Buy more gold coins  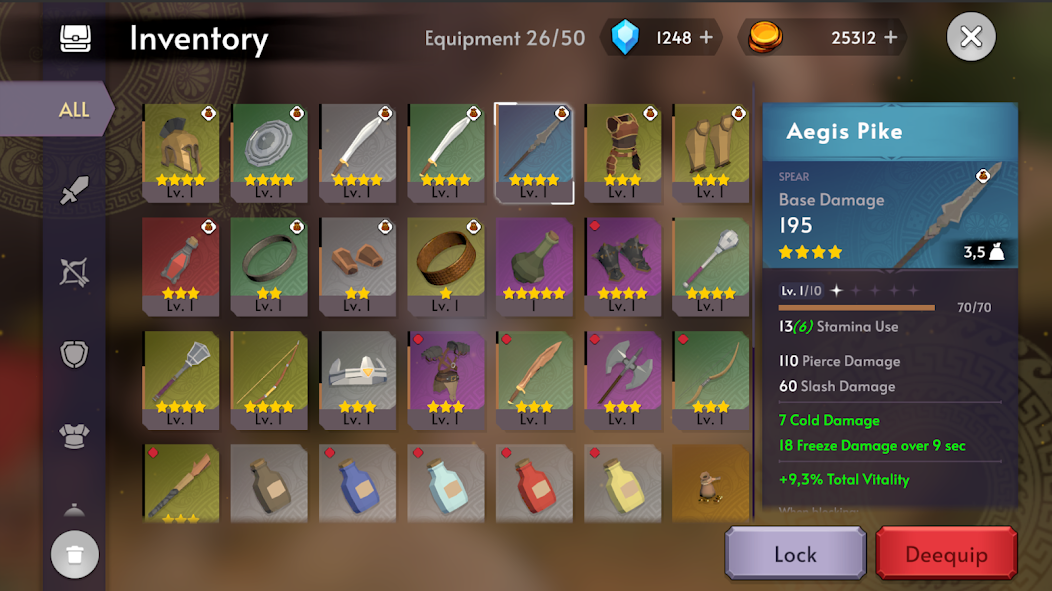[890, 38]
